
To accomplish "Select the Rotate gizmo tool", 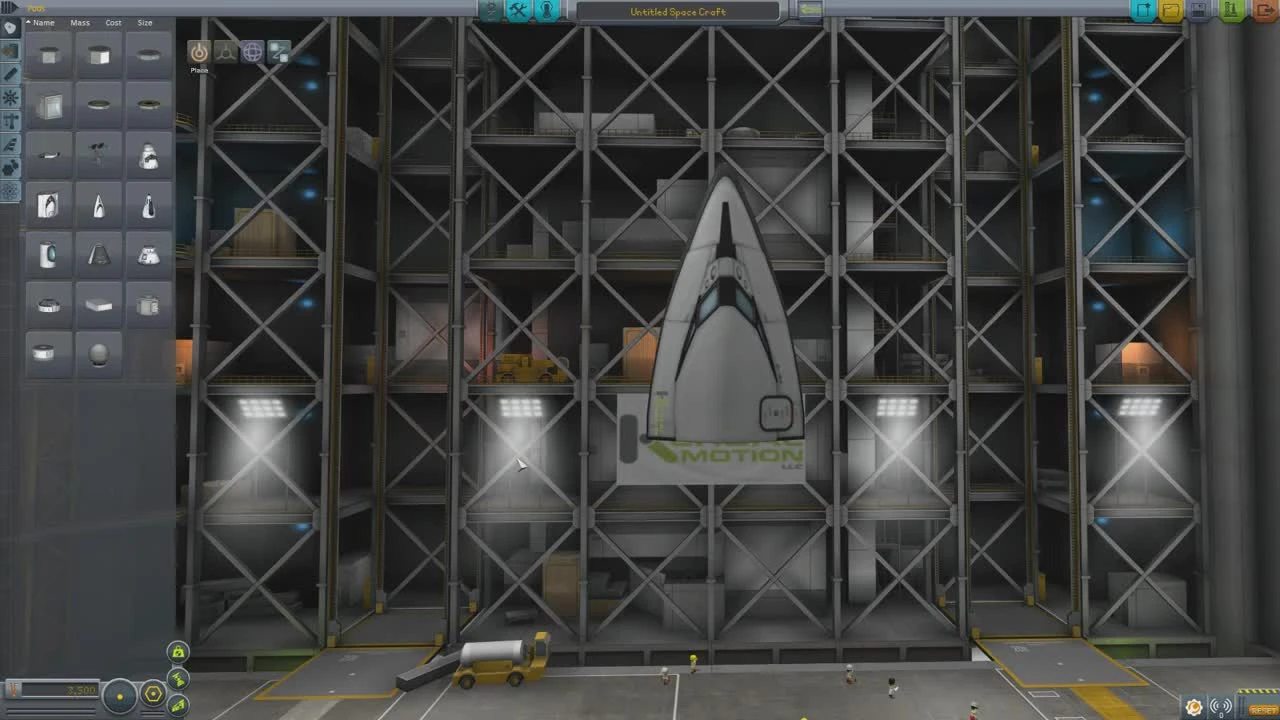I will 252,52.
